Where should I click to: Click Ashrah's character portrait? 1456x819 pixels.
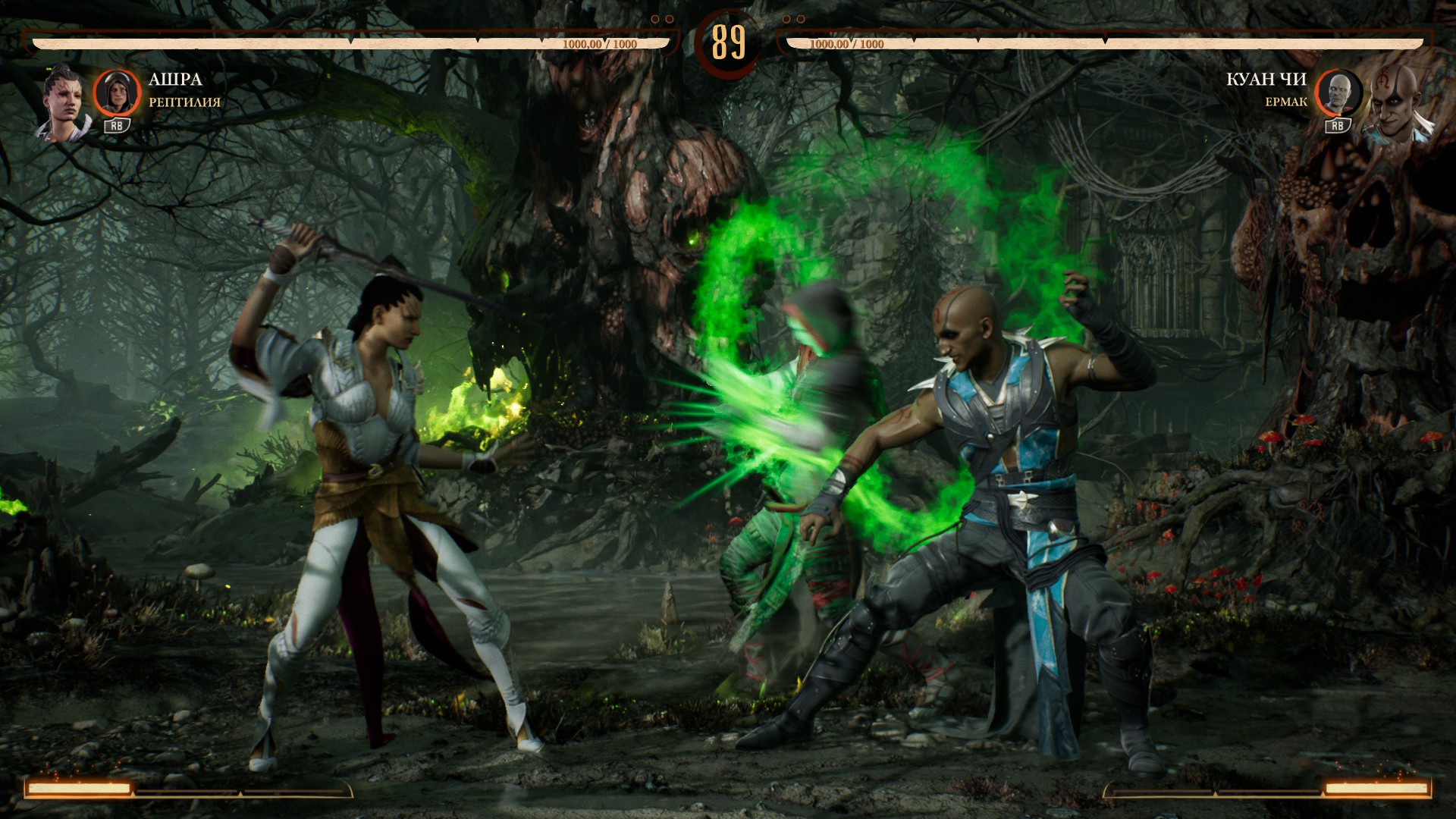pos(62,104)
